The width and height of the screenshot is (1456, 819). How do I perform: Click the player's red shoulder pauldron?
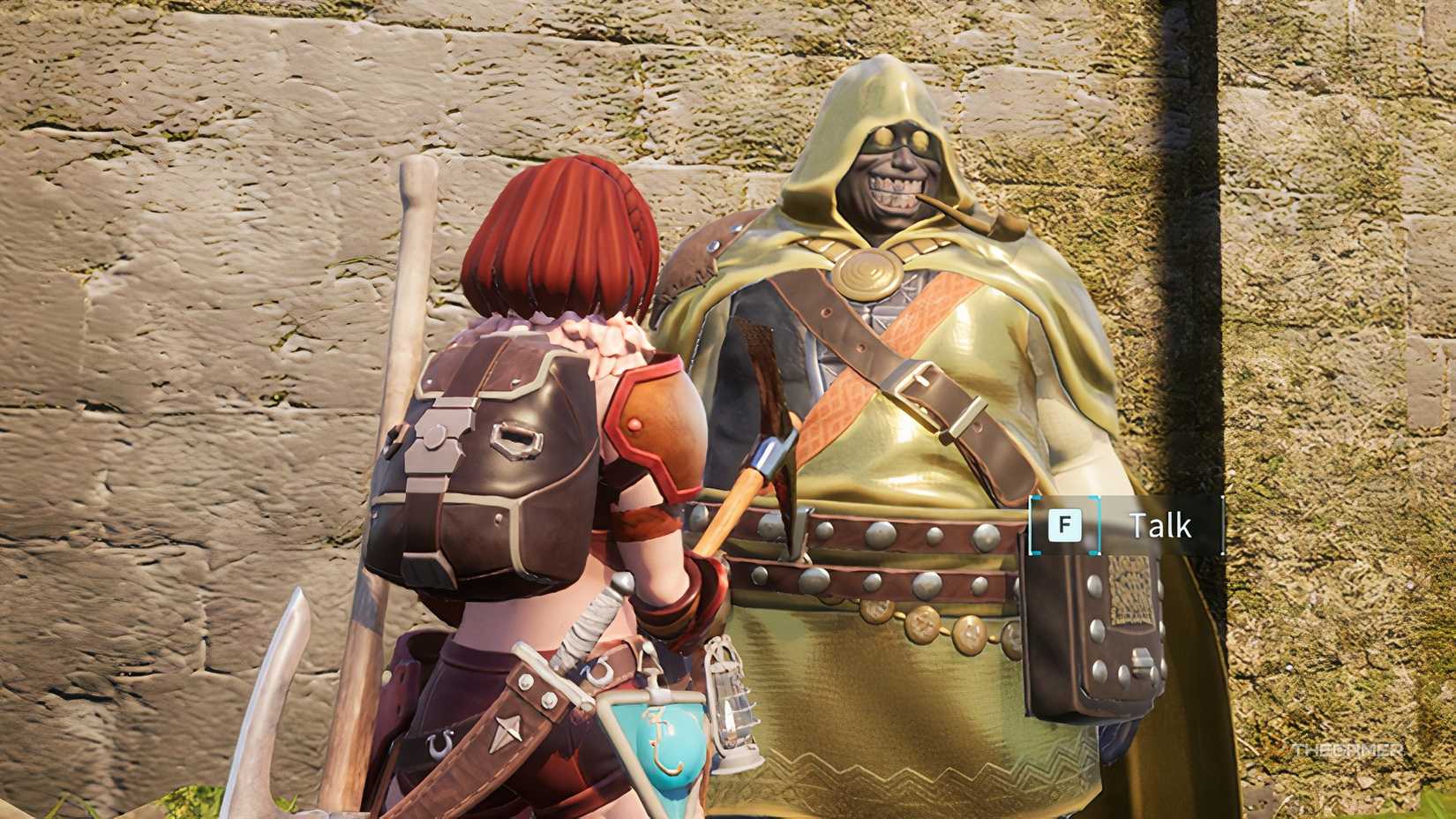click(657, 415)
